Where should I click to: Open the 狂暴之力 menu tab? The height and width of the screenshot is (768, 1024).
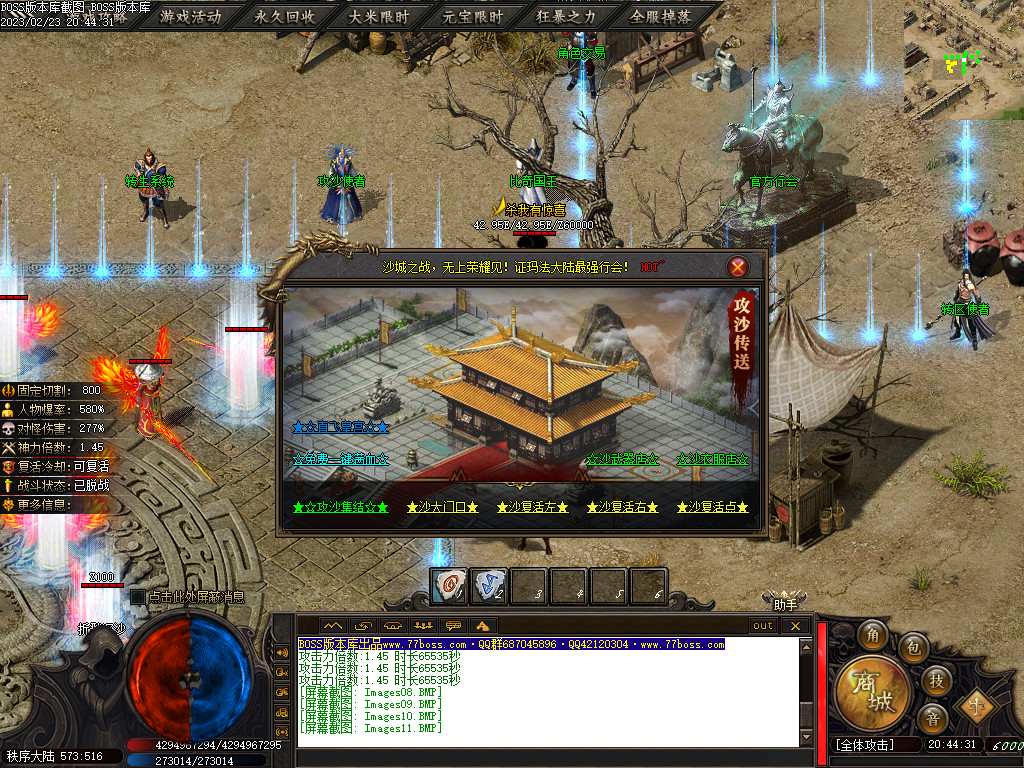pyautogui.click(x=566, y=17)
